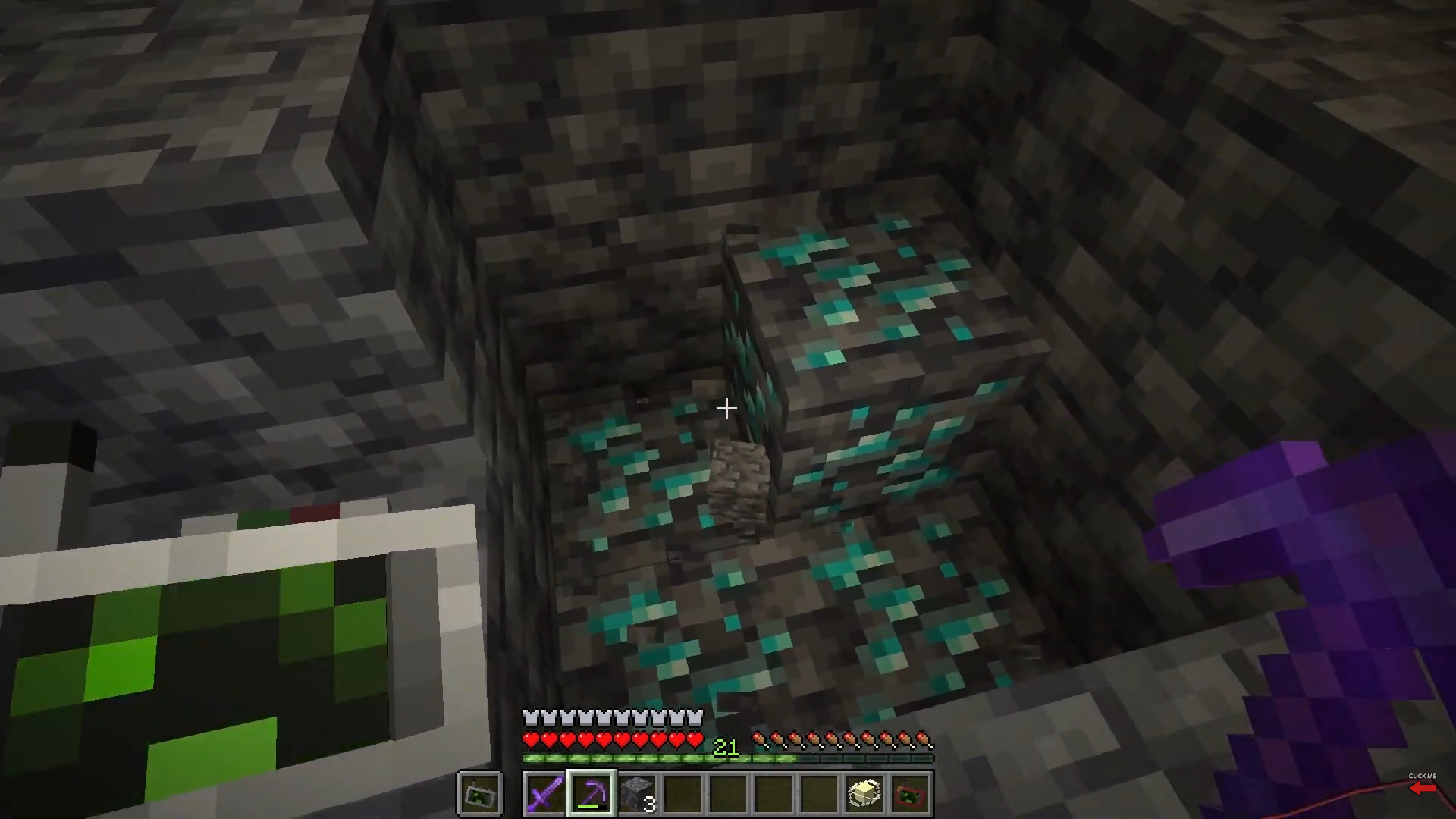This screenshot has width=1456, height=819.
Task: Select the enchanted pickaxe hotbar slot
Action: 591,793
